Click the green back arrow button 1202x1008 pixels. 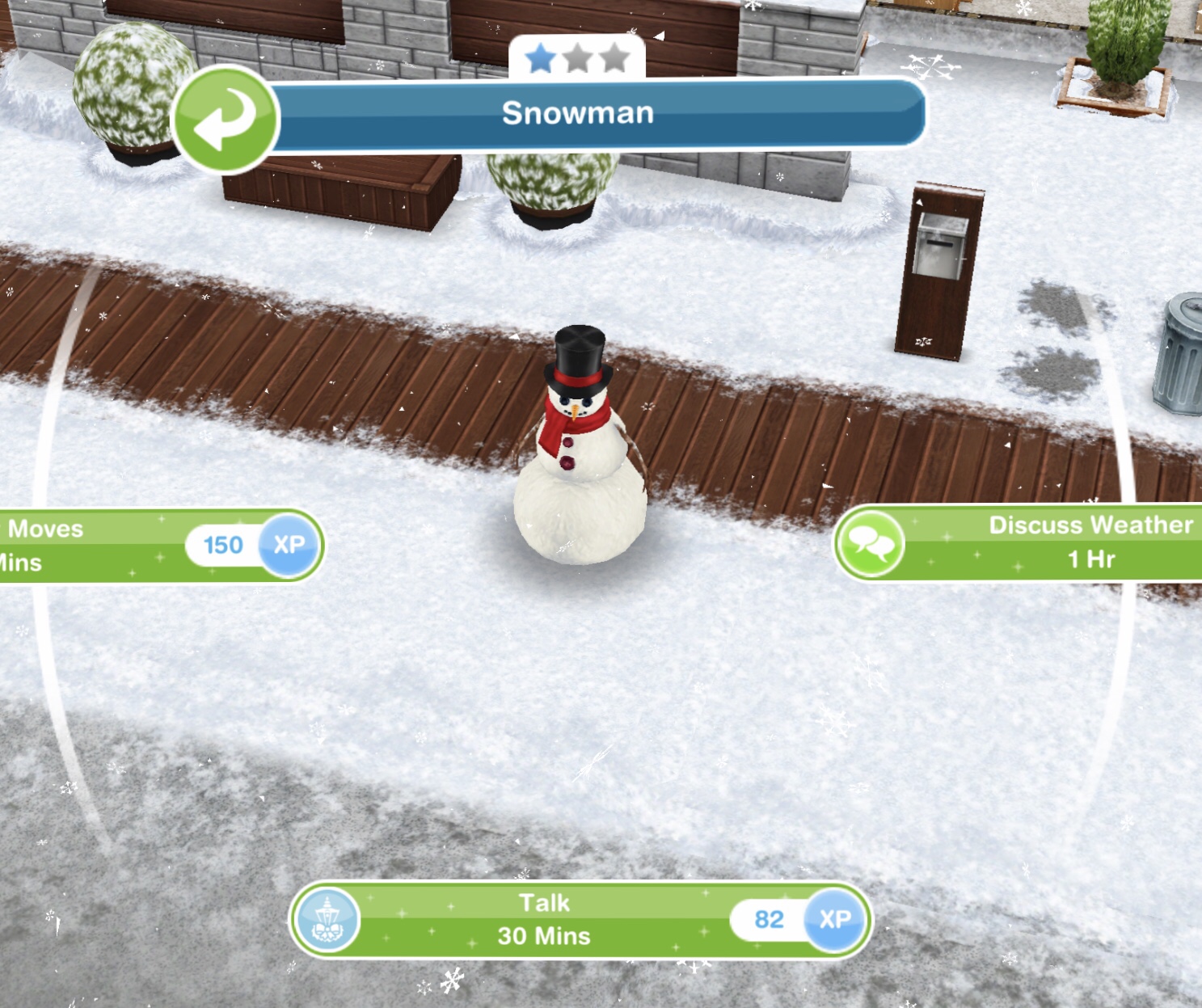pyautogui.click(x=225, y=118)
